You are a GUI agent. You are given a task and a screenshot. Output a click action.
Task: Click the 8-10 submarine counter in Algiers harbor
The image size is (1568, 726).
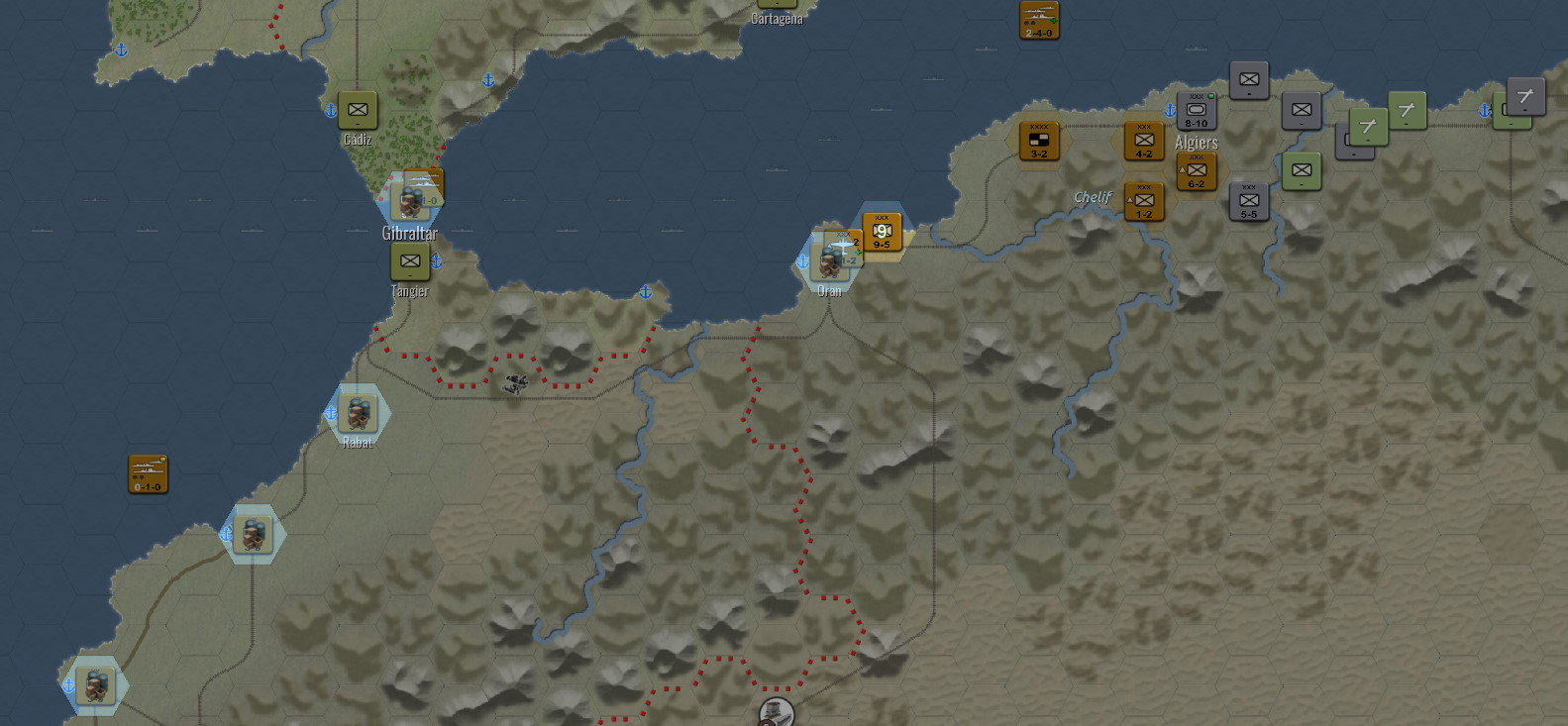1196,111
